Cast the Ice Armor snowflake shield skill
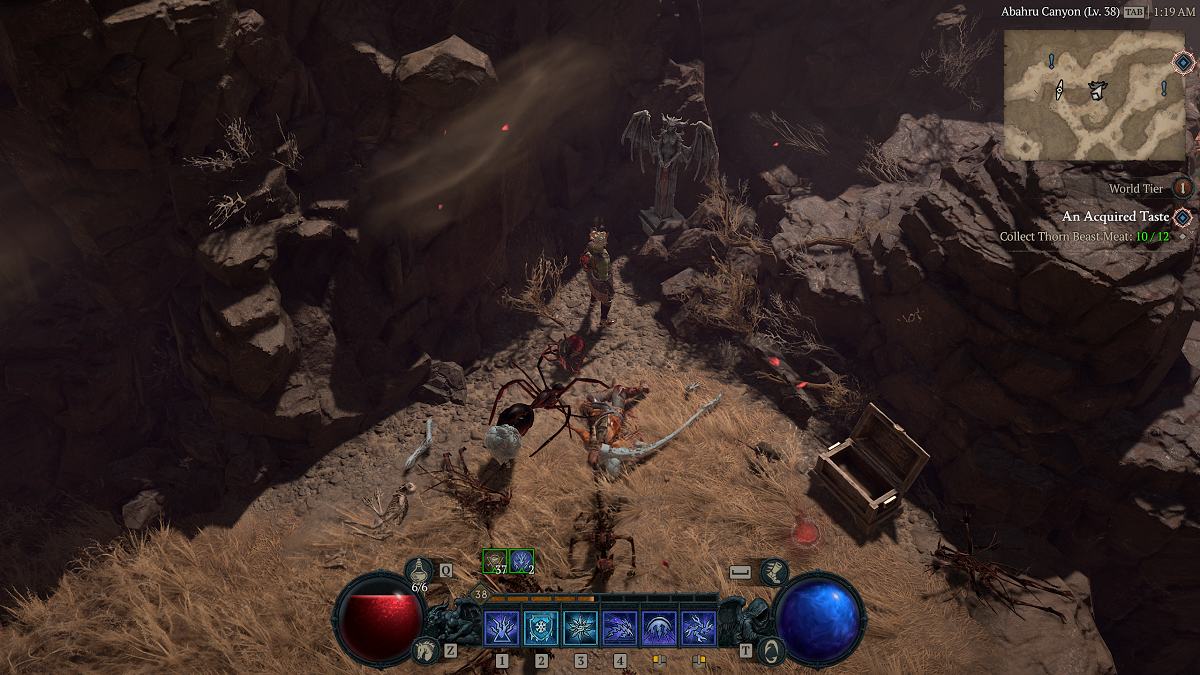Viewport: 1200px width, 675px height. [x=541, y=629]
